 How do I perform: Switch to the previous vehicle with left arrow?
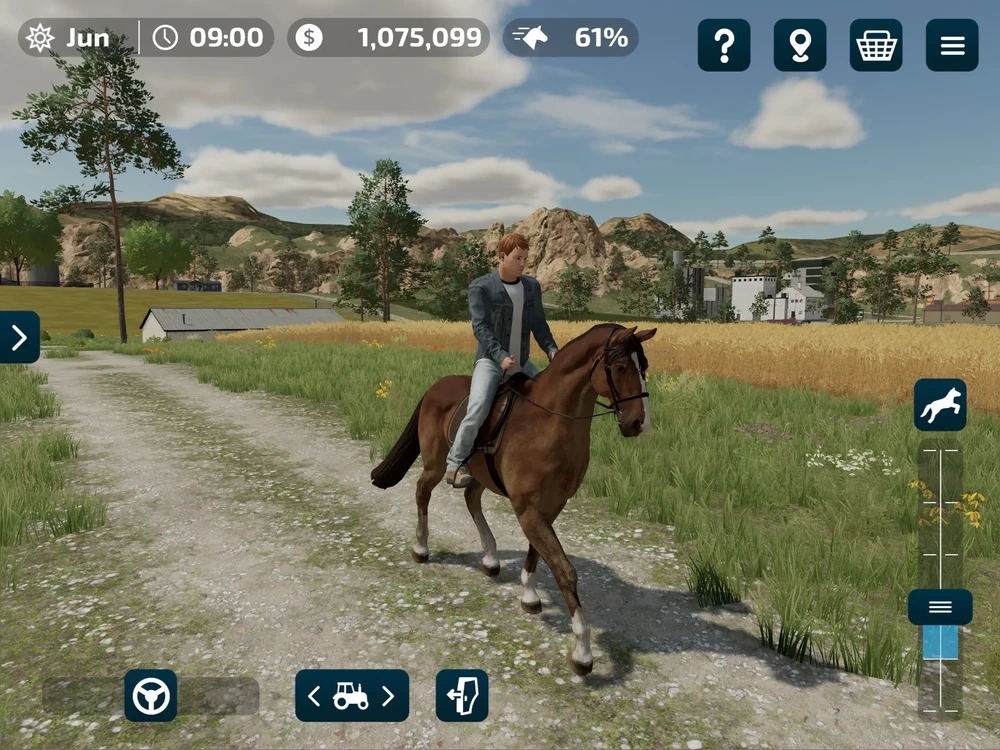[x=314, y=696]
